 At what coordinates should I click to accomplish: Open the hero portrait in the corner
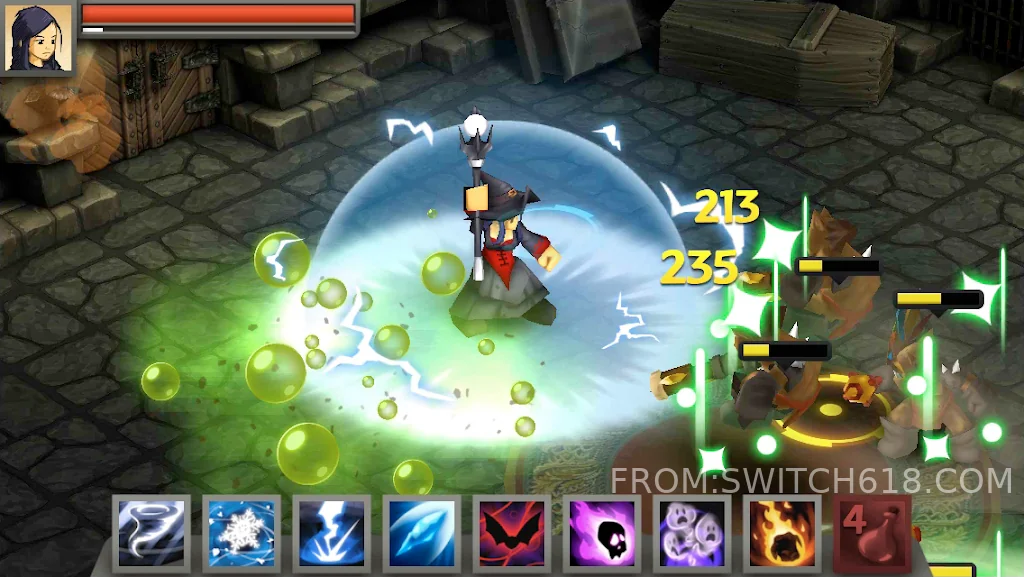point(38,38)
